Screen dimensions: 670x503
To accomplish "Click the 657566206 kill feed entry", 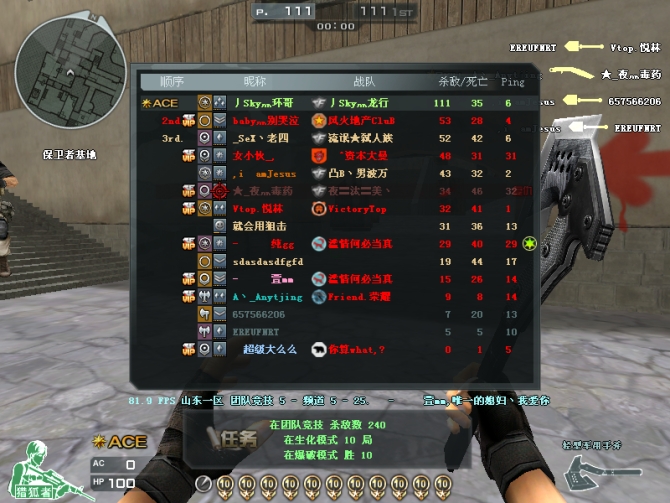I will click(634, 101).
